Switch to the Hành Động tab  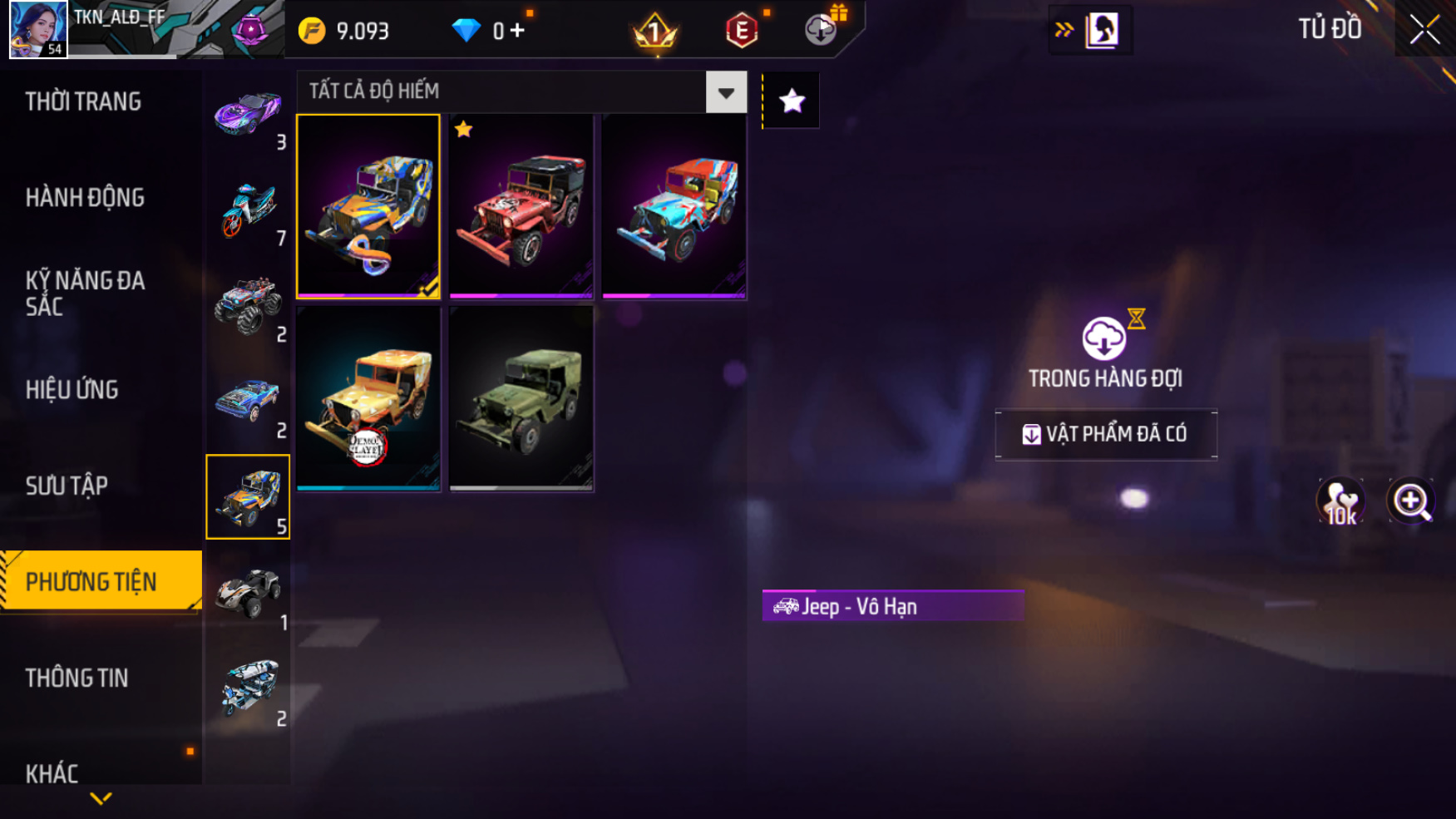click(x=85, y=198)
